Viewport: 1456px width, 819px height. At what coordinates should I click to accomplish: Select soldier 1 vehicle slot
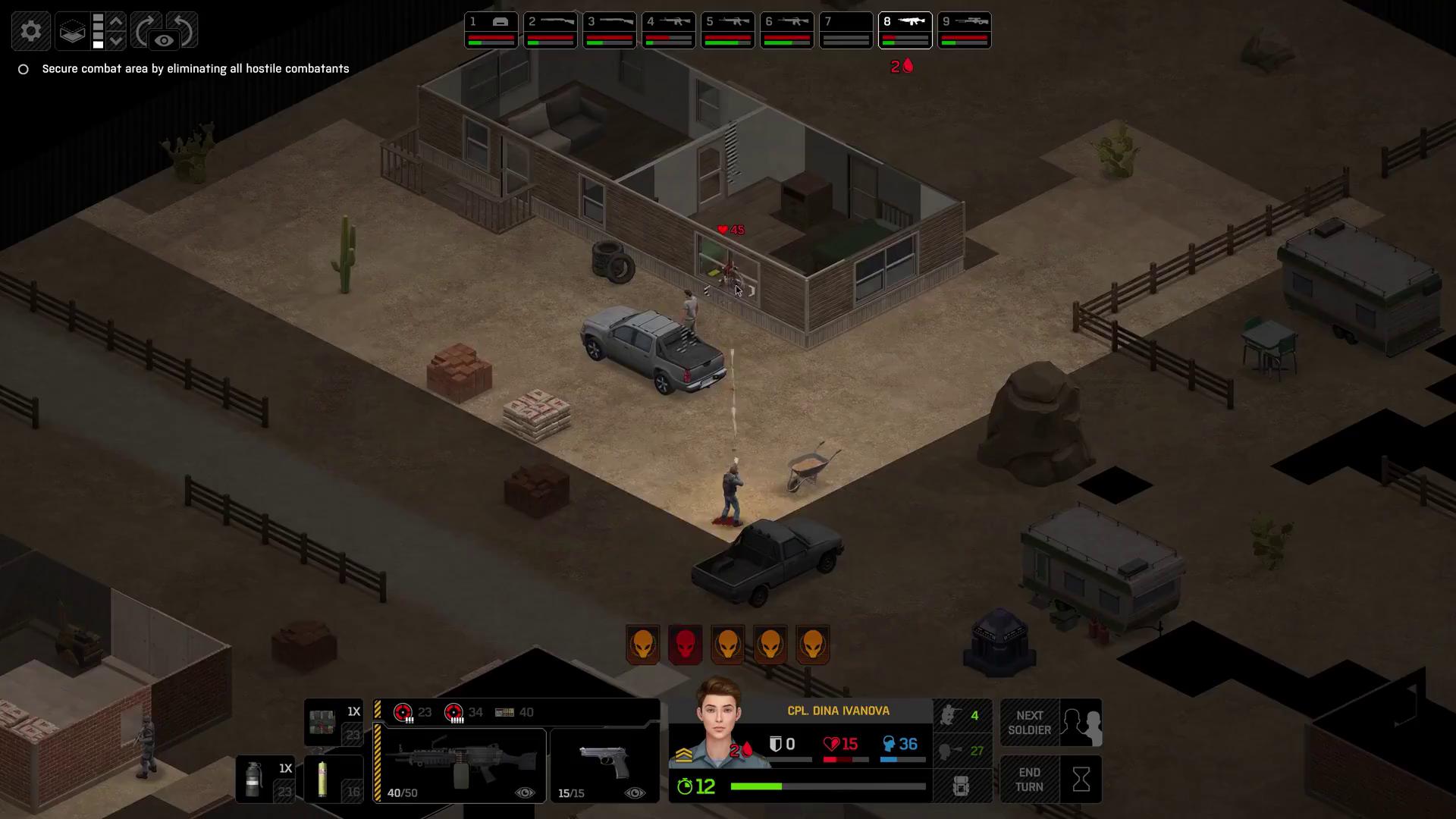[491, 30]
